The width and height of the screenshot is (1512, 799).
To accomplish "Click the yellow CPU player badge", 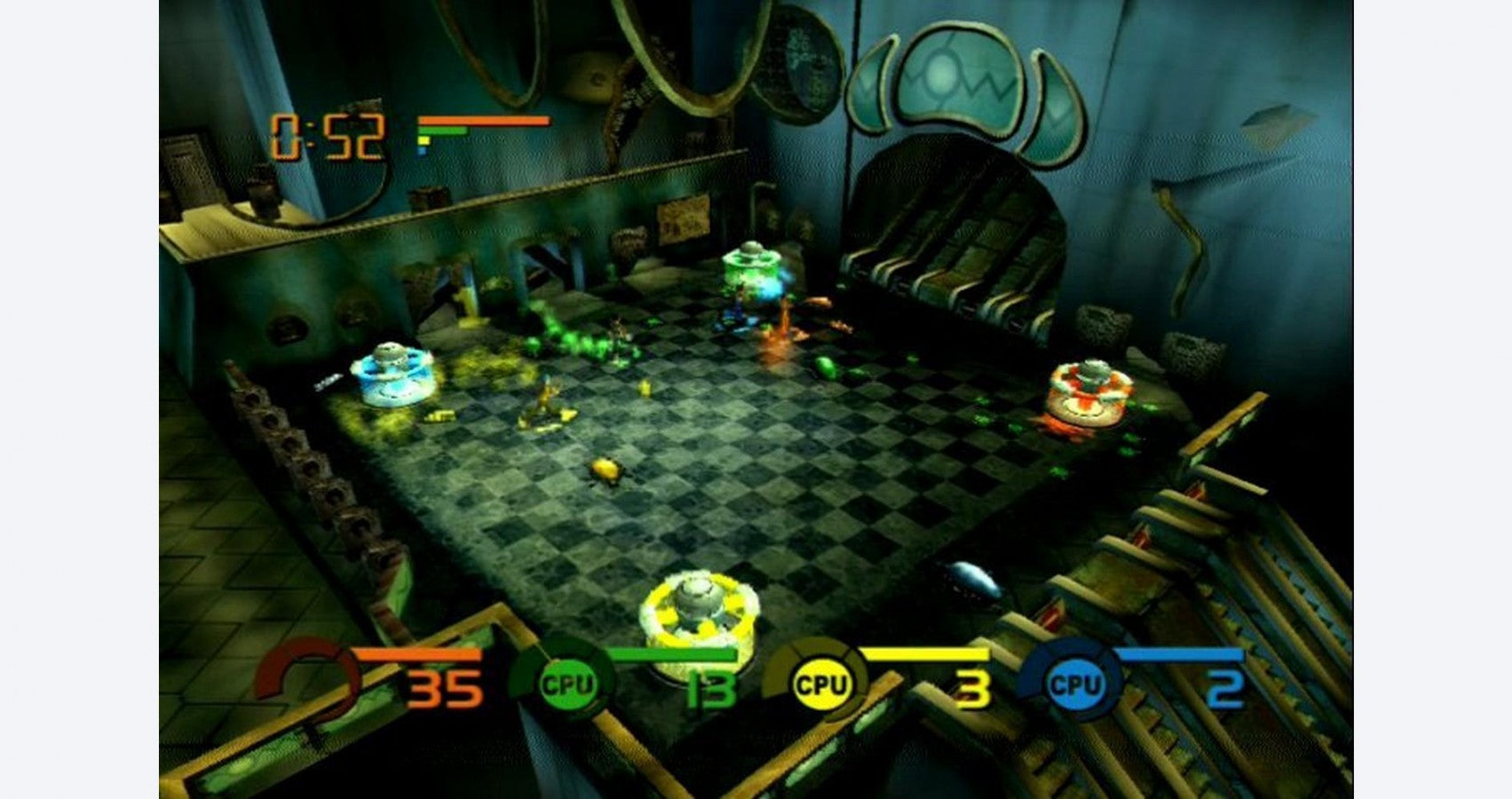I will 820,684.
